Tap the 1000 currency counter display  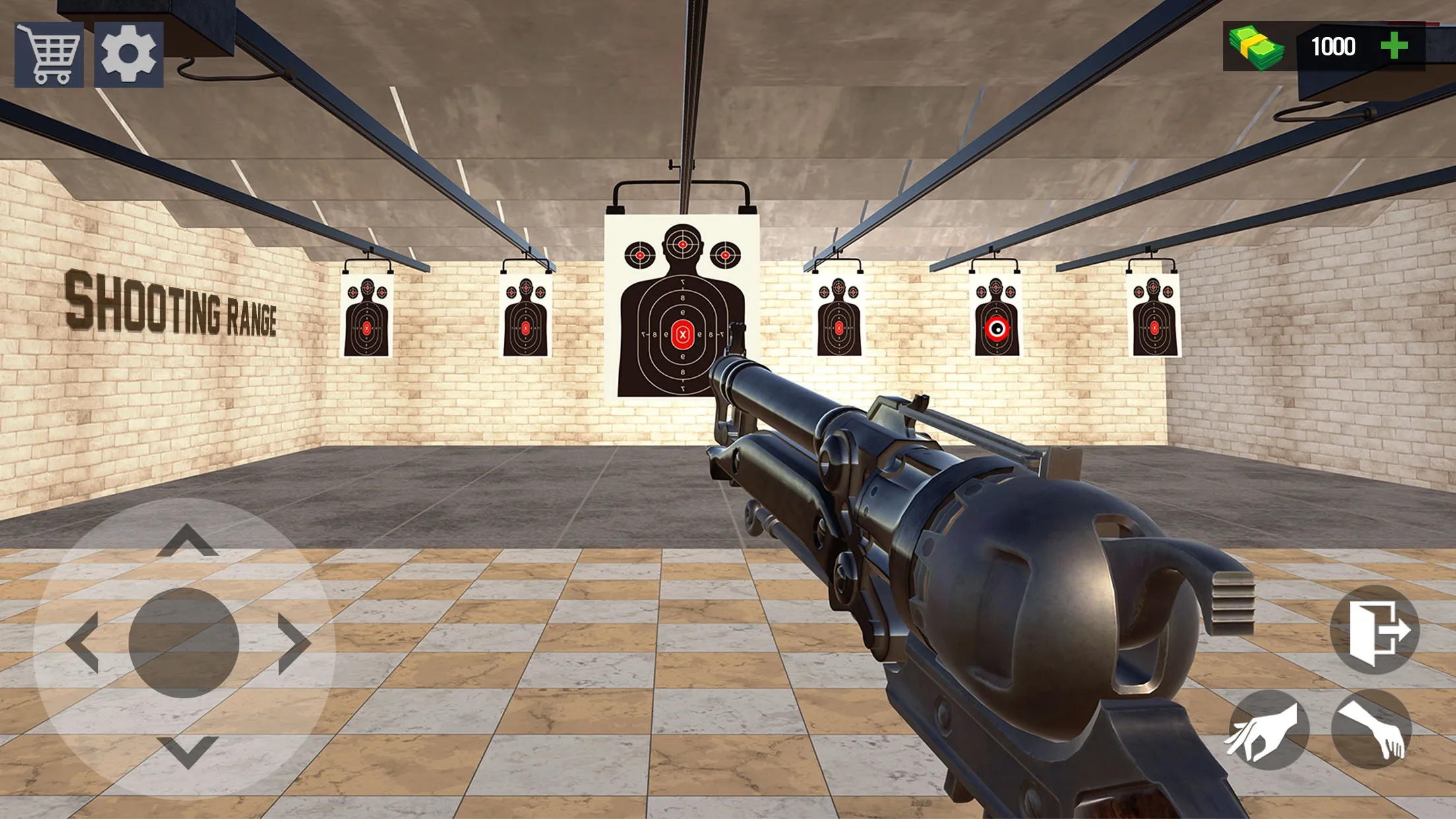(x=1333, y=46)
